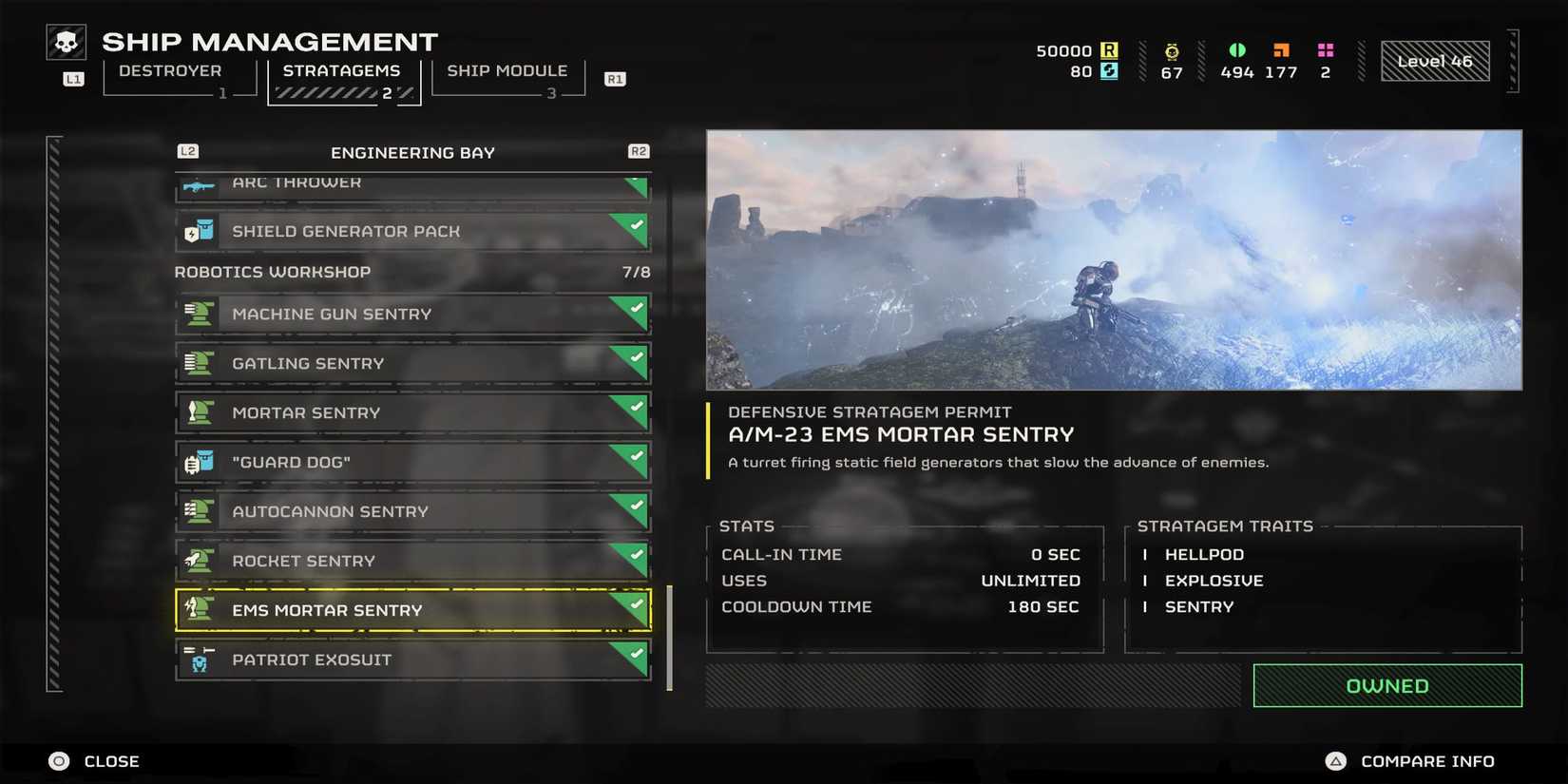Image resolution: width=1568 pixels, height=784 pixels.
Task: Click the Gatling Sentry turret icon
Action: [200, 363]
